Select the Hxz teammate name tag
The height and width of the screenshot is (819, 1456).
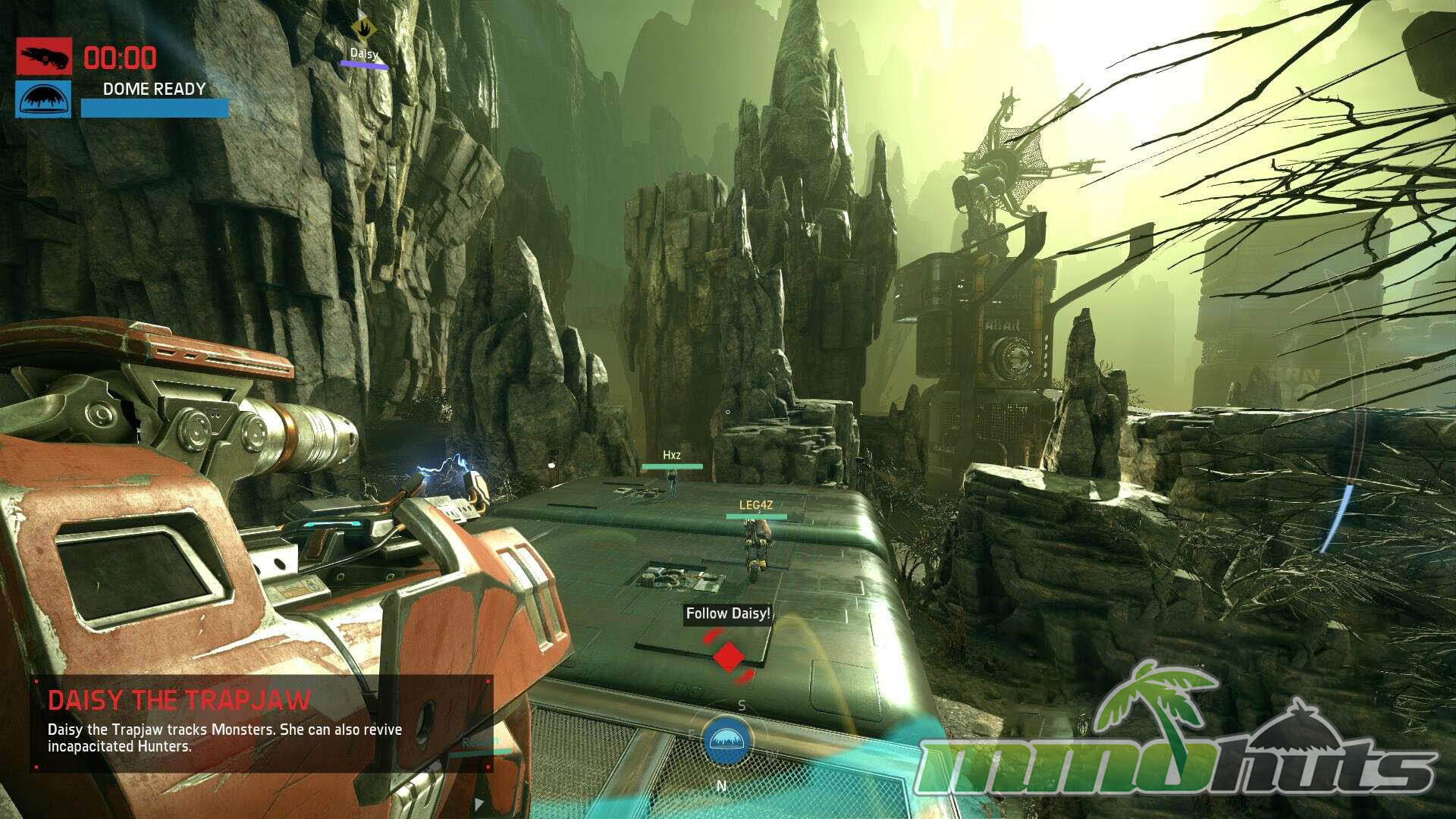[x=672, y=456]
